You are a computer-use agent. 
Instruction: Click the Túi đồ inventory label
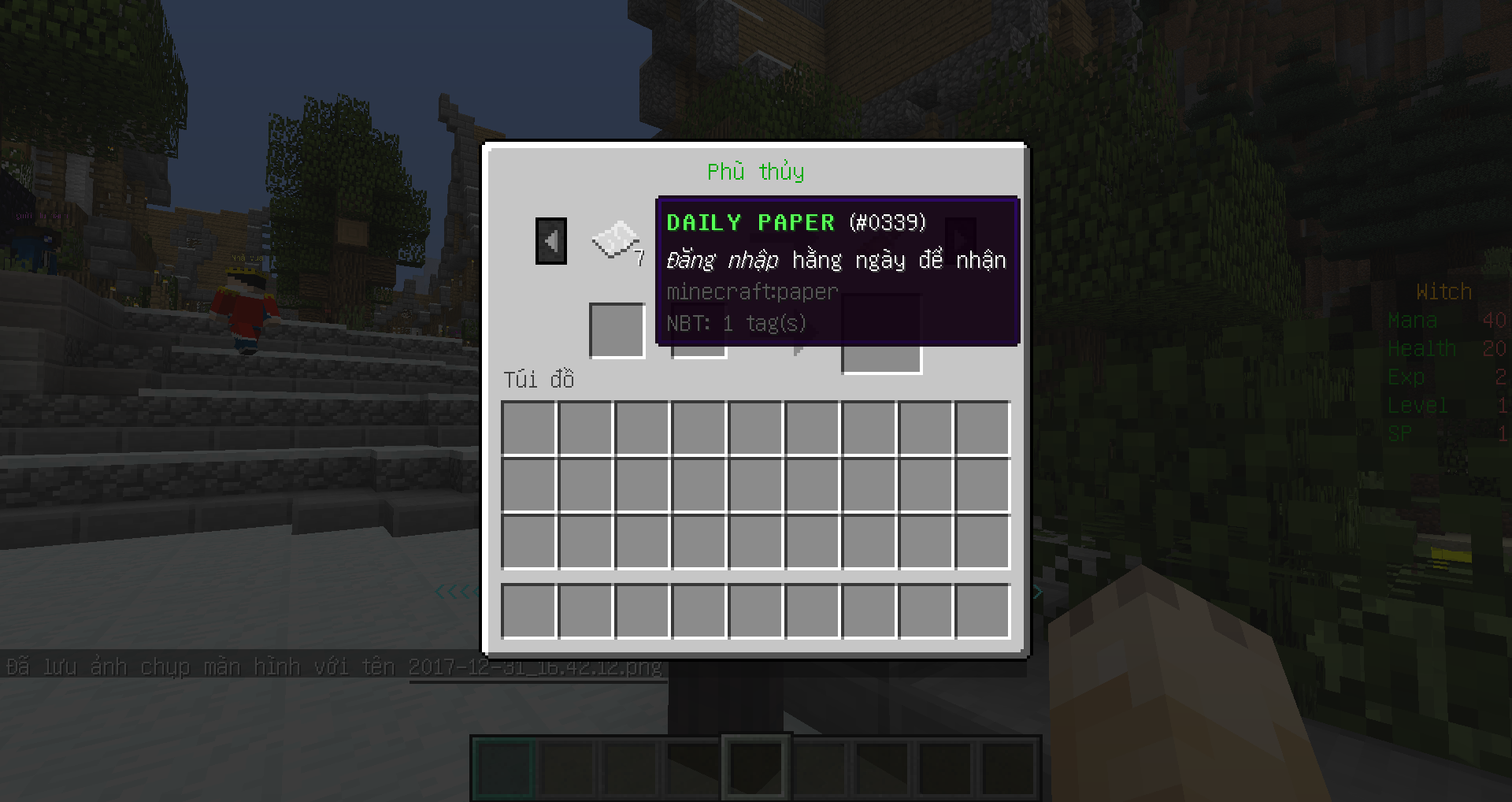click(538, 380)
